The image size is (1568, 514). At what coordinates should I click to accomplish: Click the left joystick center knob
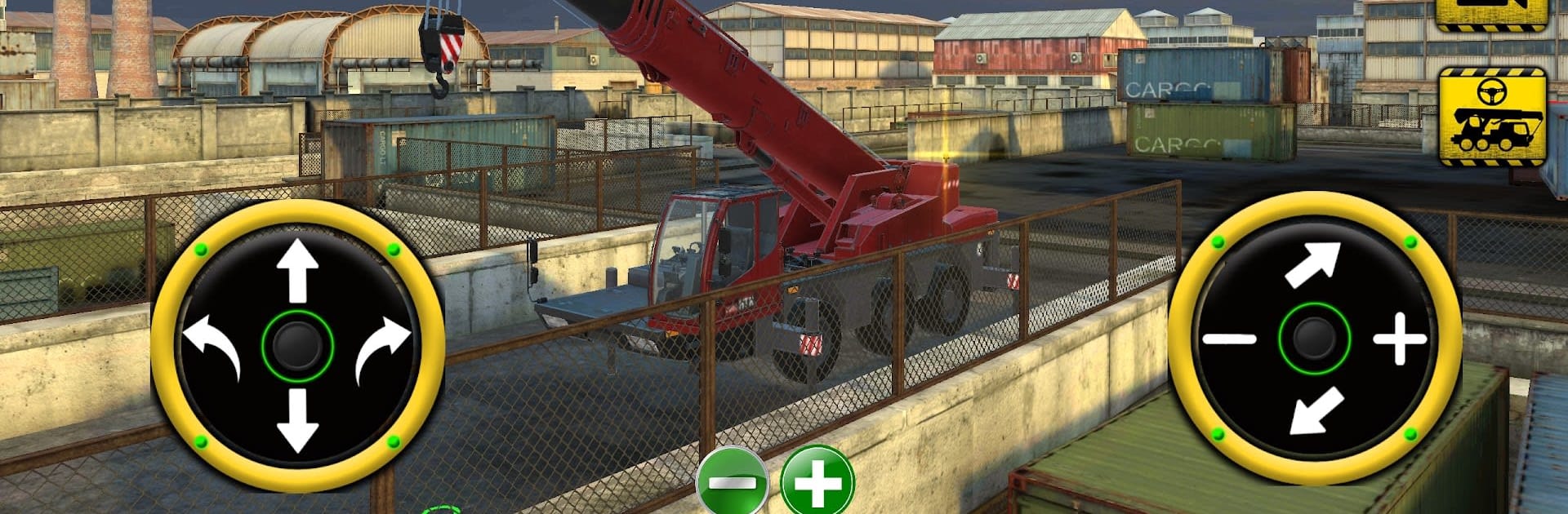(x=297, y=345)
